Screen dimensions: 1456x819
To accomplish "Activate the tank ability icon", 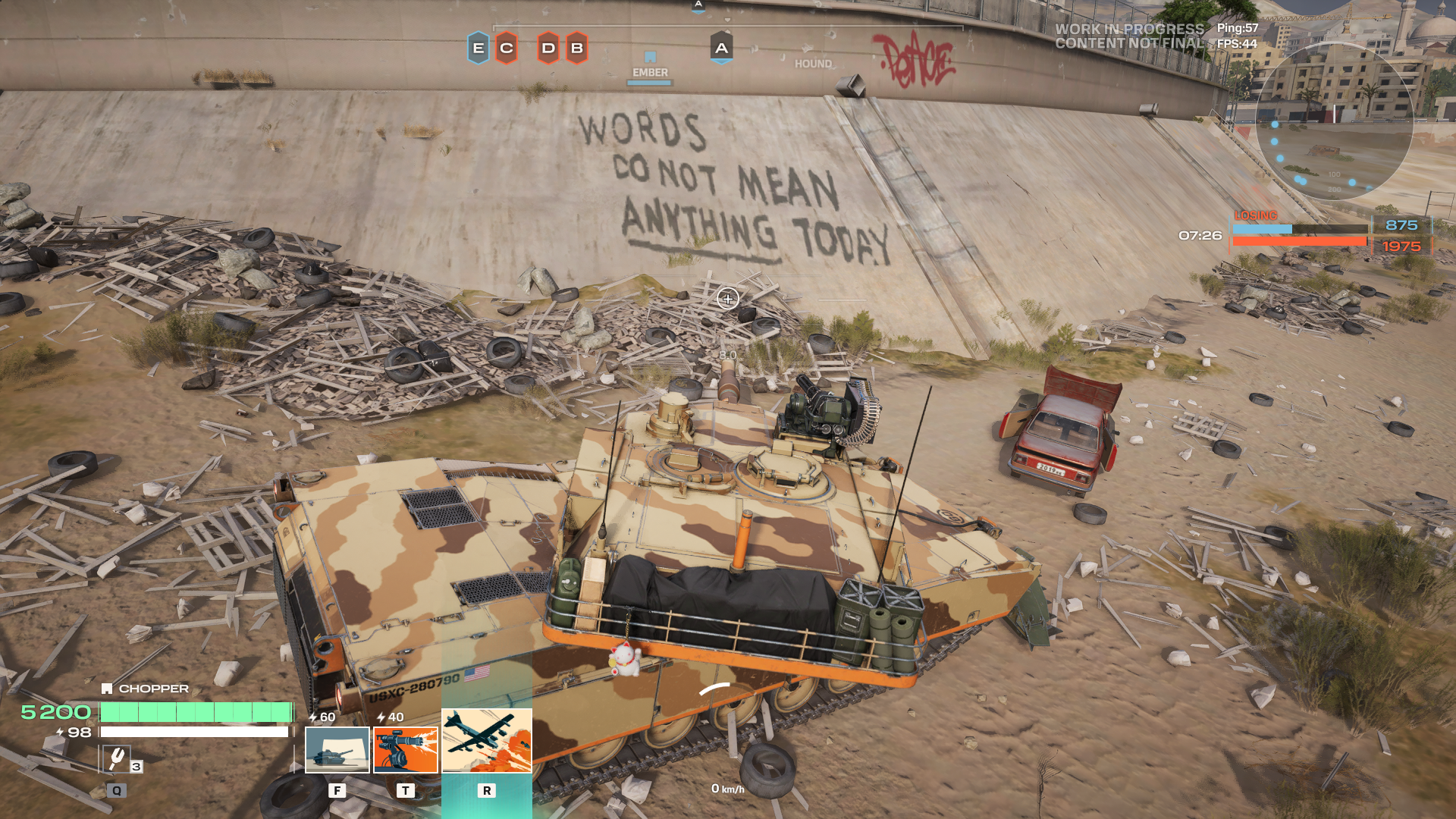I will click(x=337, y=749).
